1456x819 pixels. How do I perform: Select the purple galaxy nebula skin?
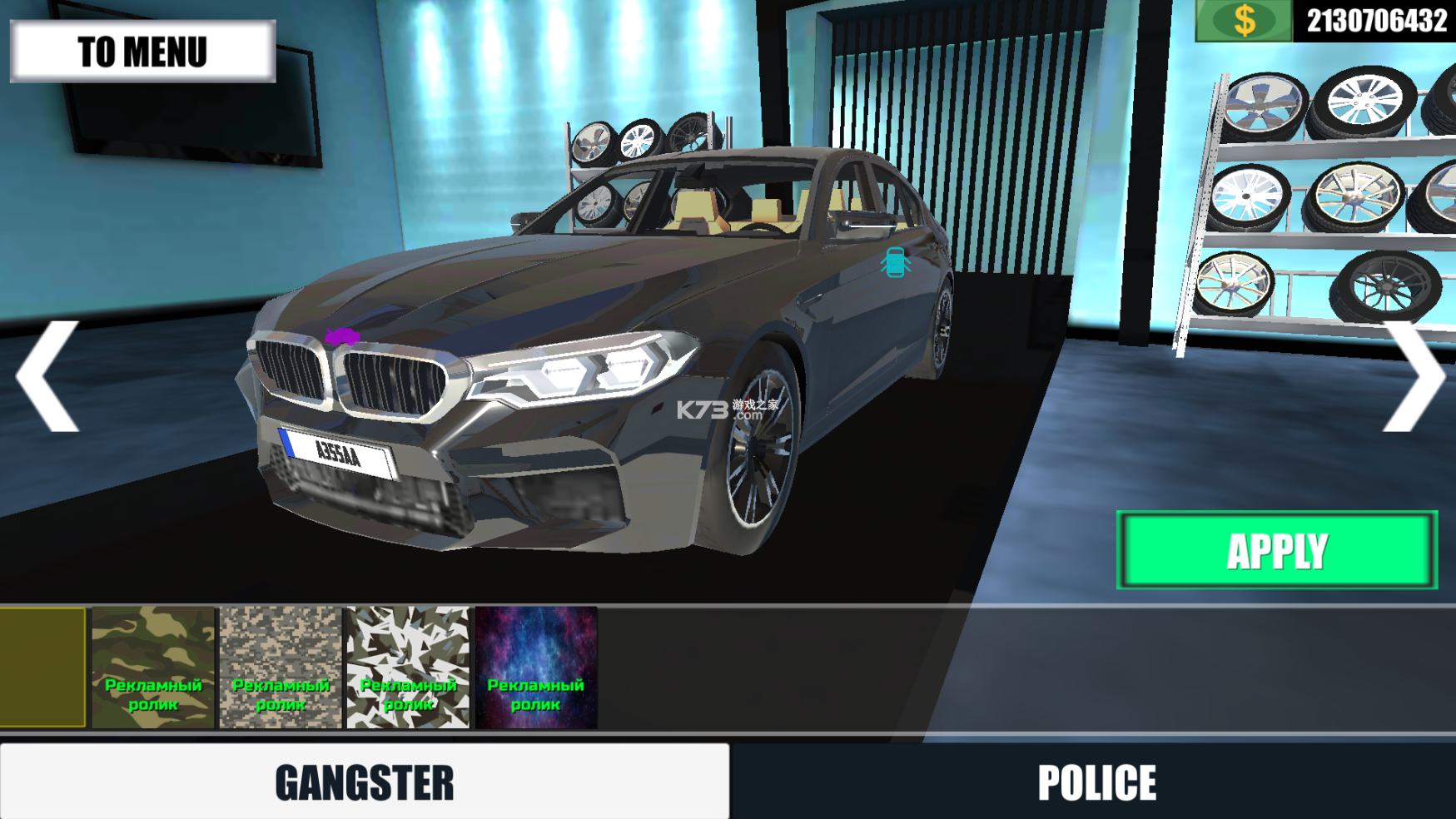tap(535, 668)
